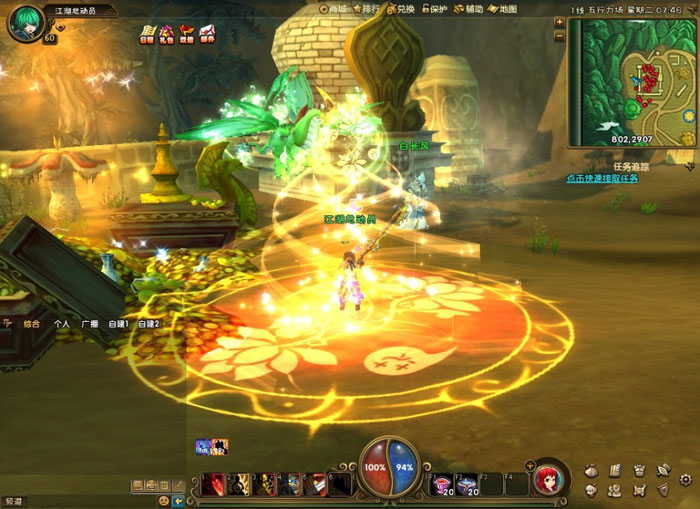This screenshot has height=509, width=700.
Task: Open the 辅助 assist menu
Action: pyautogui.click(x=469, y=9)
